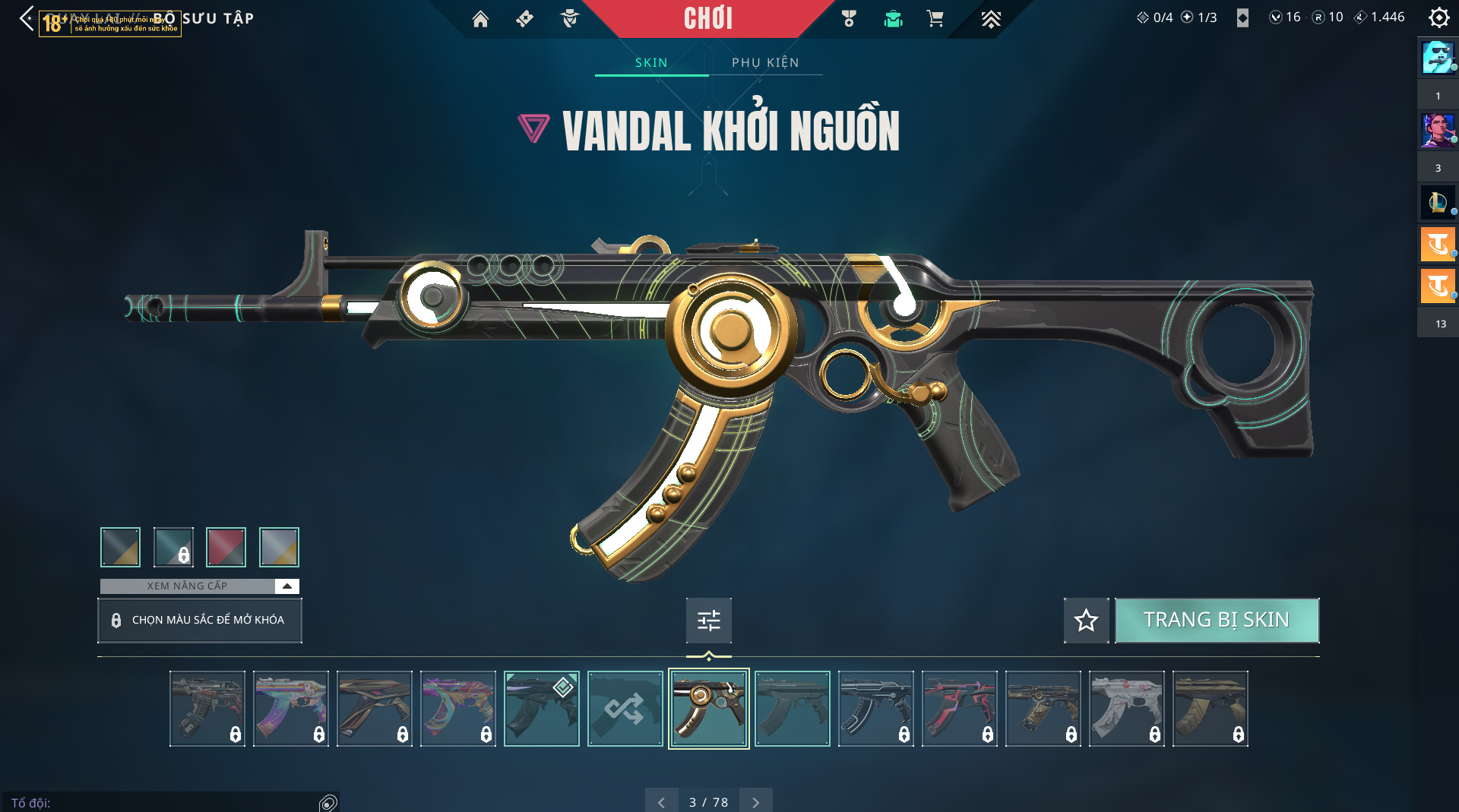Screen dimensions: 1459x812
Task: Choose the locked teal color variant
Action: point(173,547)
